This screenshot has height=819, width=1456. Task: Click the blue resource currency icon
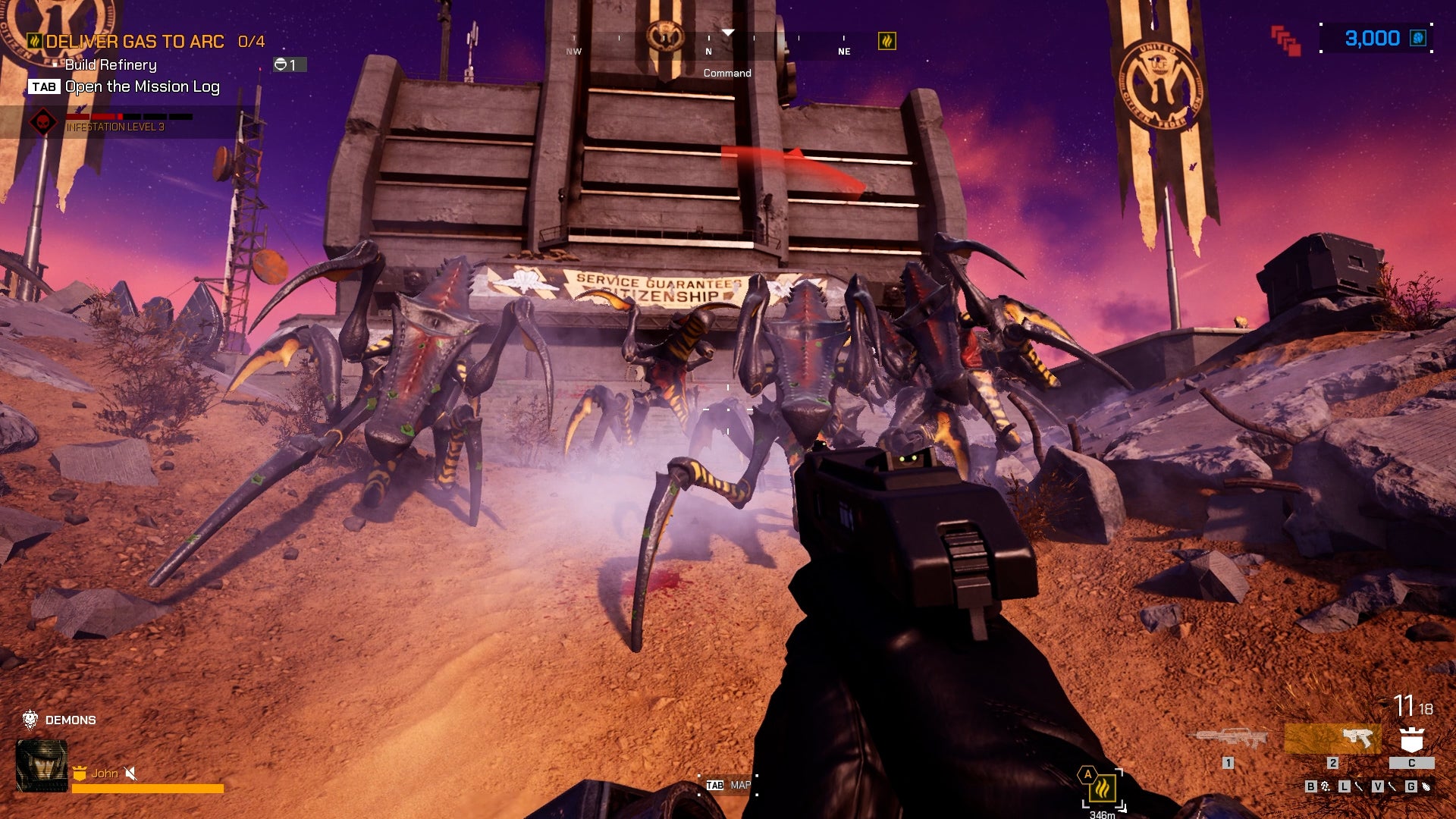[x=1417, y=39]
